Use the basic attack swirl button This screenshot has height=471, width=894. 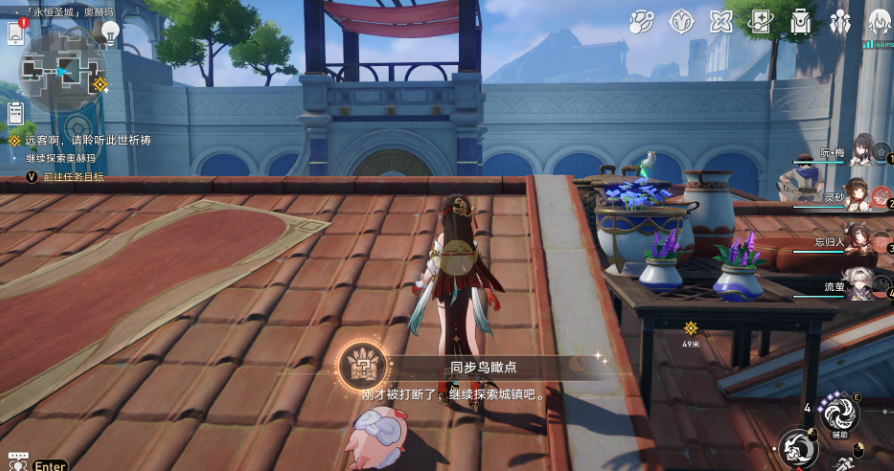pos(797,447)
